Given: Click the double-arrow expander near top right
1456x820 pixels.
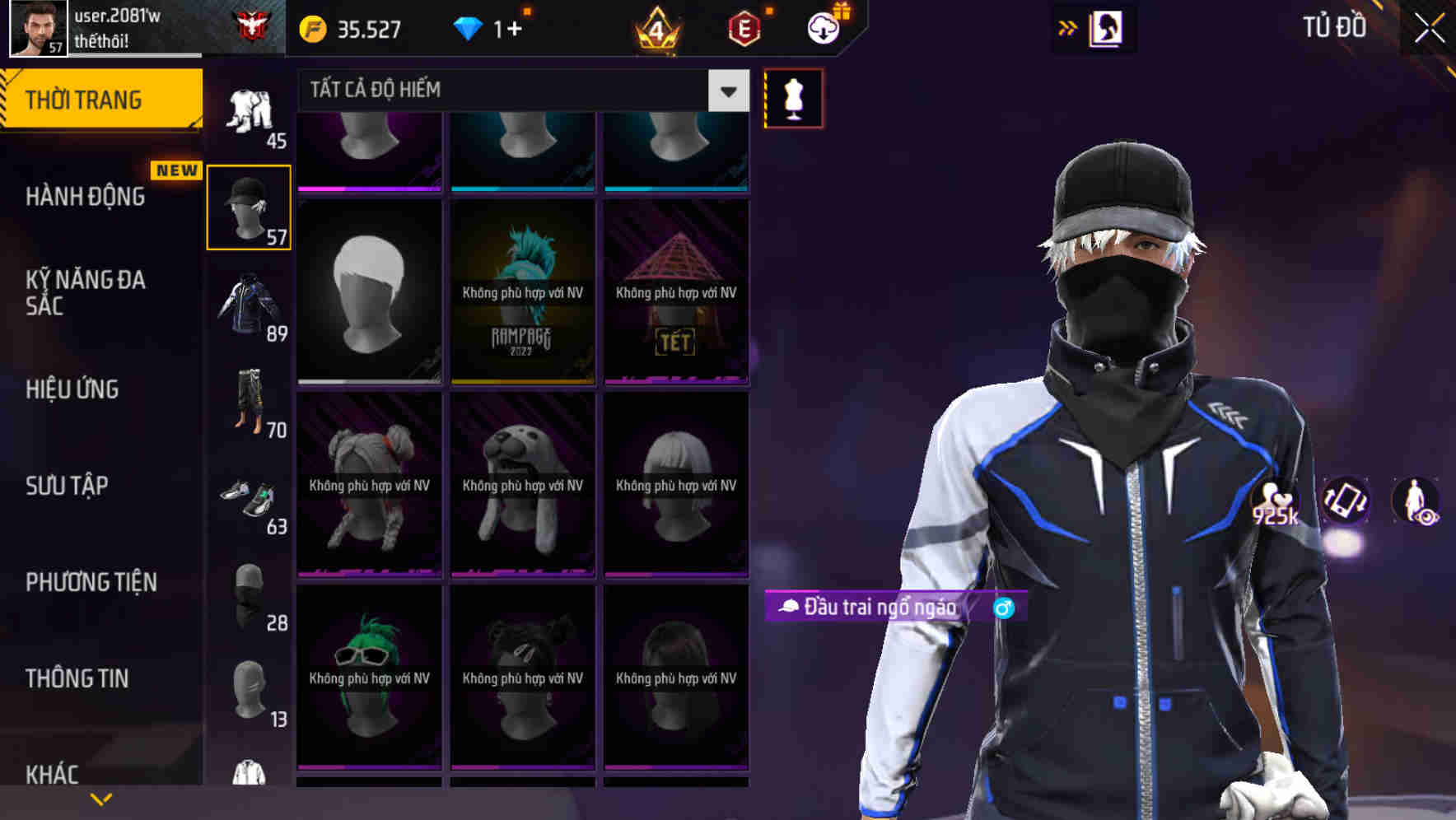Looking at the screenshot, I should (x=1066, y=27).
